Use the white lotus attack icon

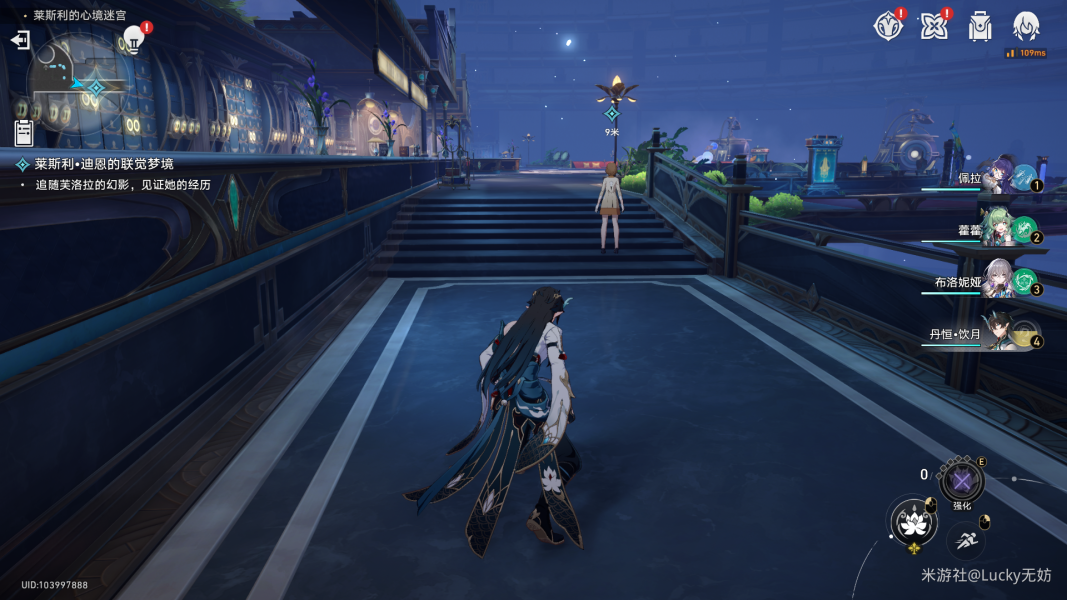[x=911, y=521]
